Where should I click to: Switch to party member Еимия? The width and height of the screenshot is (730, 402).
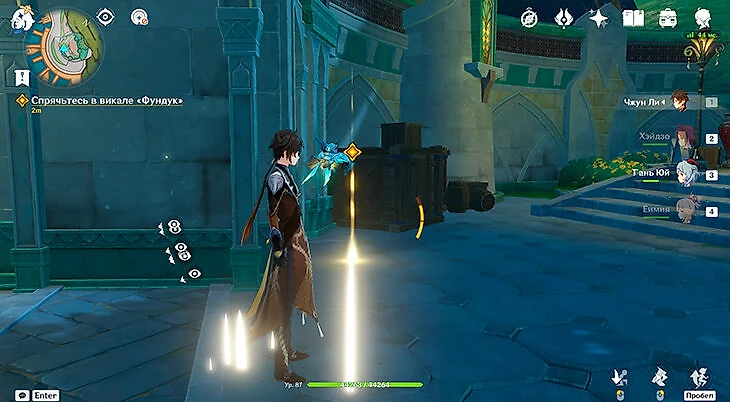click(683, 211)
